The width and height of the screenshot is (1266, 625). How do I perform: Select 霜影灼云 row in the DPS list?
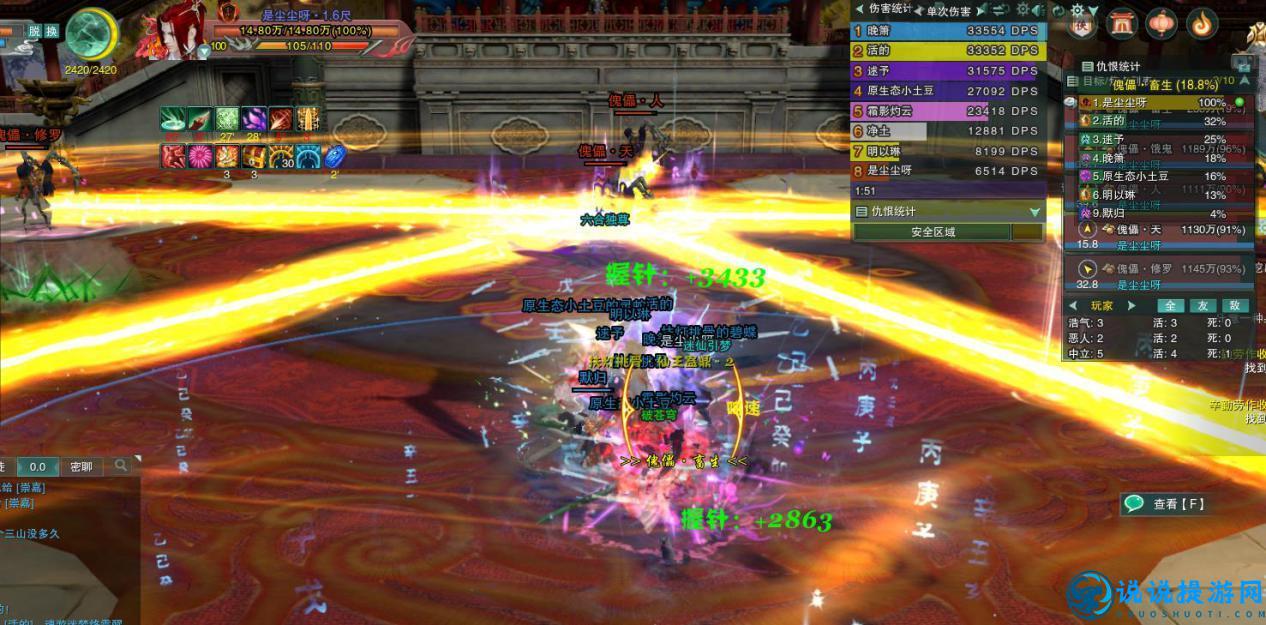click(946, 111)
